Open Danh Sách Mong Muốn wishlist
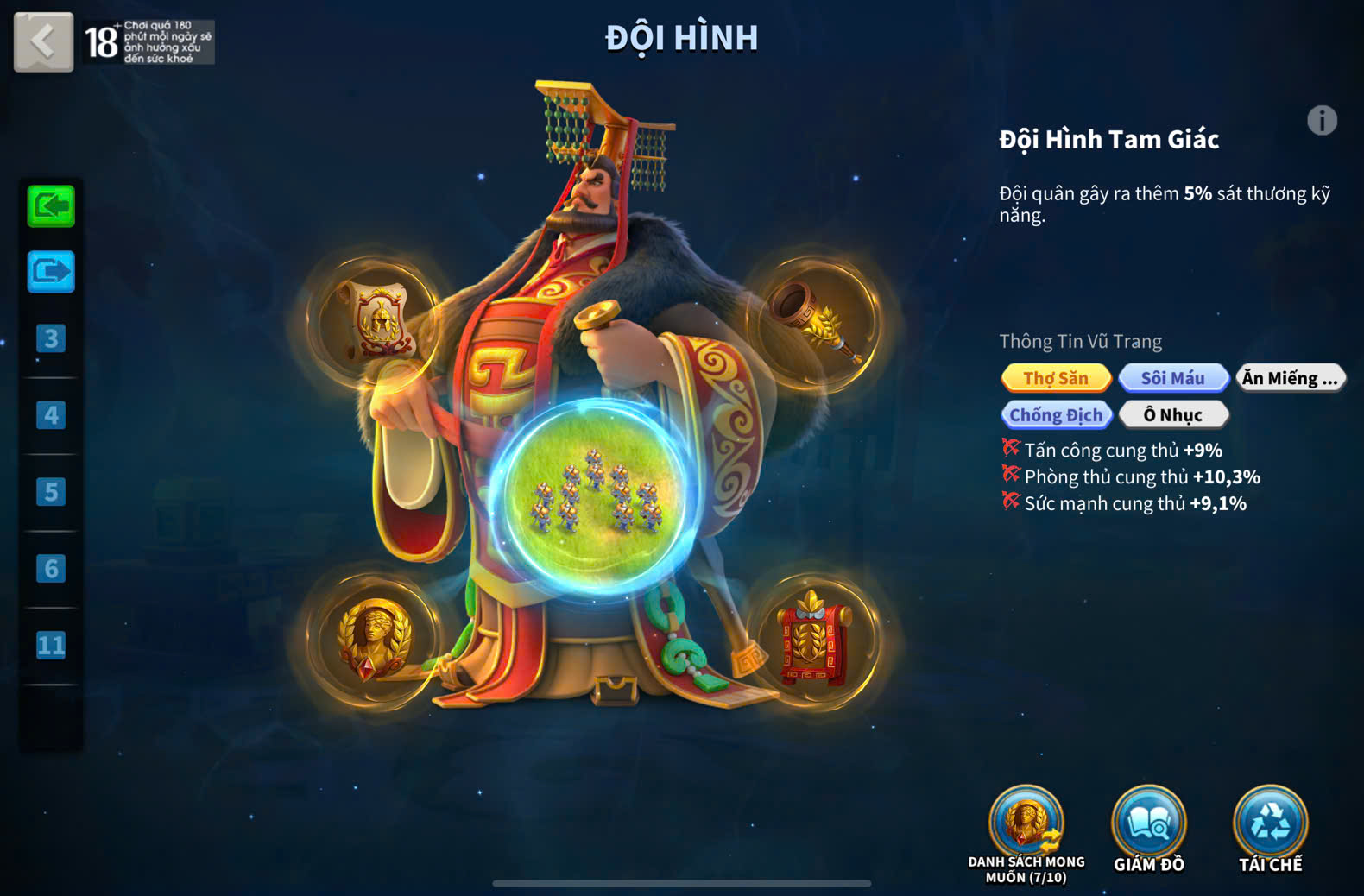The width and height of the screenshot is (1364, 896). point(1026,823)
